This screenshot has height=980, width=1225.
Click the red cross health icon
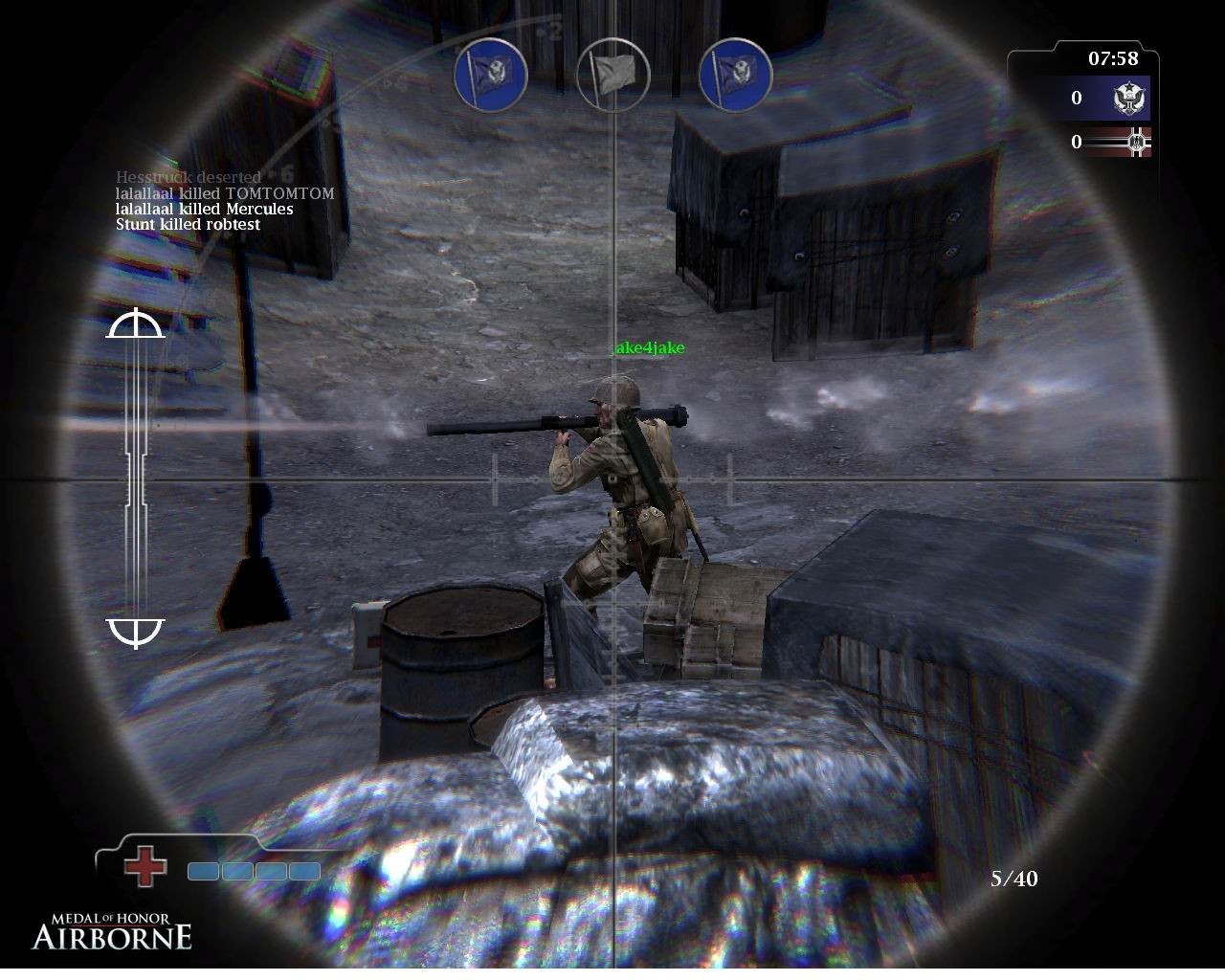pos(145,866)
